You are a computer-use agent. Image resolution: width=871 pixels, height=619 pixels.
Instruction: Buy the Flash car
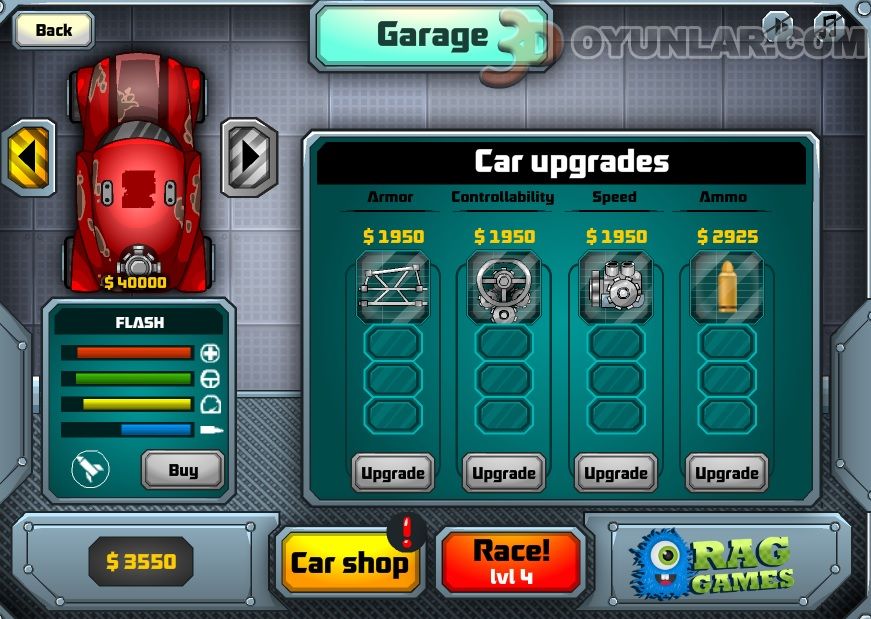click(x=182, y=470)
